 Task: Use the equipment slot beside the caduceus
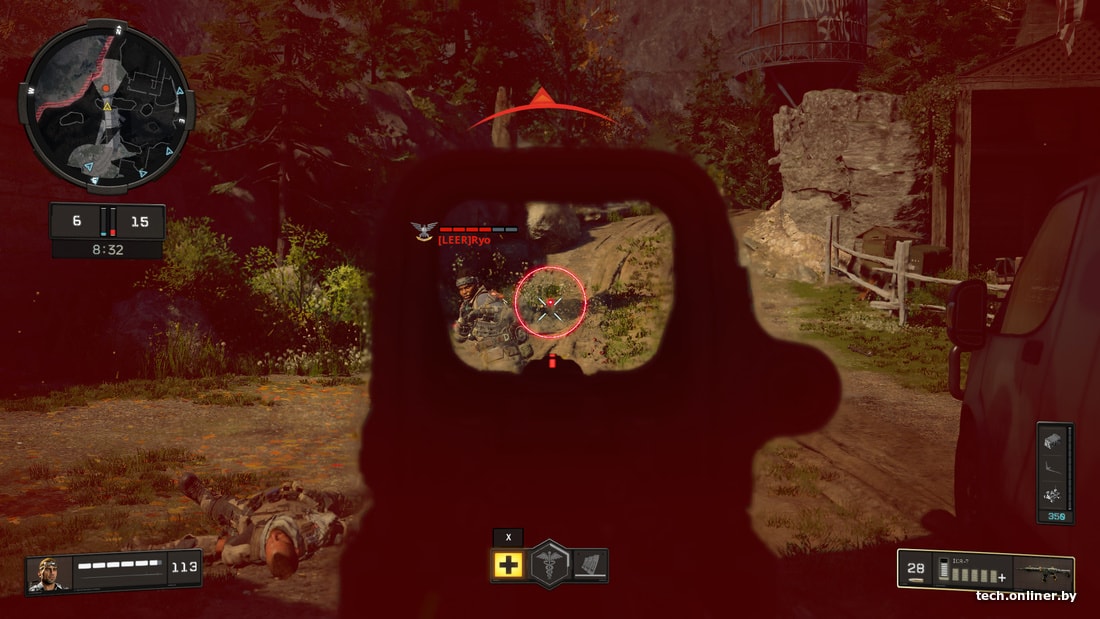[x=590, y=565]
